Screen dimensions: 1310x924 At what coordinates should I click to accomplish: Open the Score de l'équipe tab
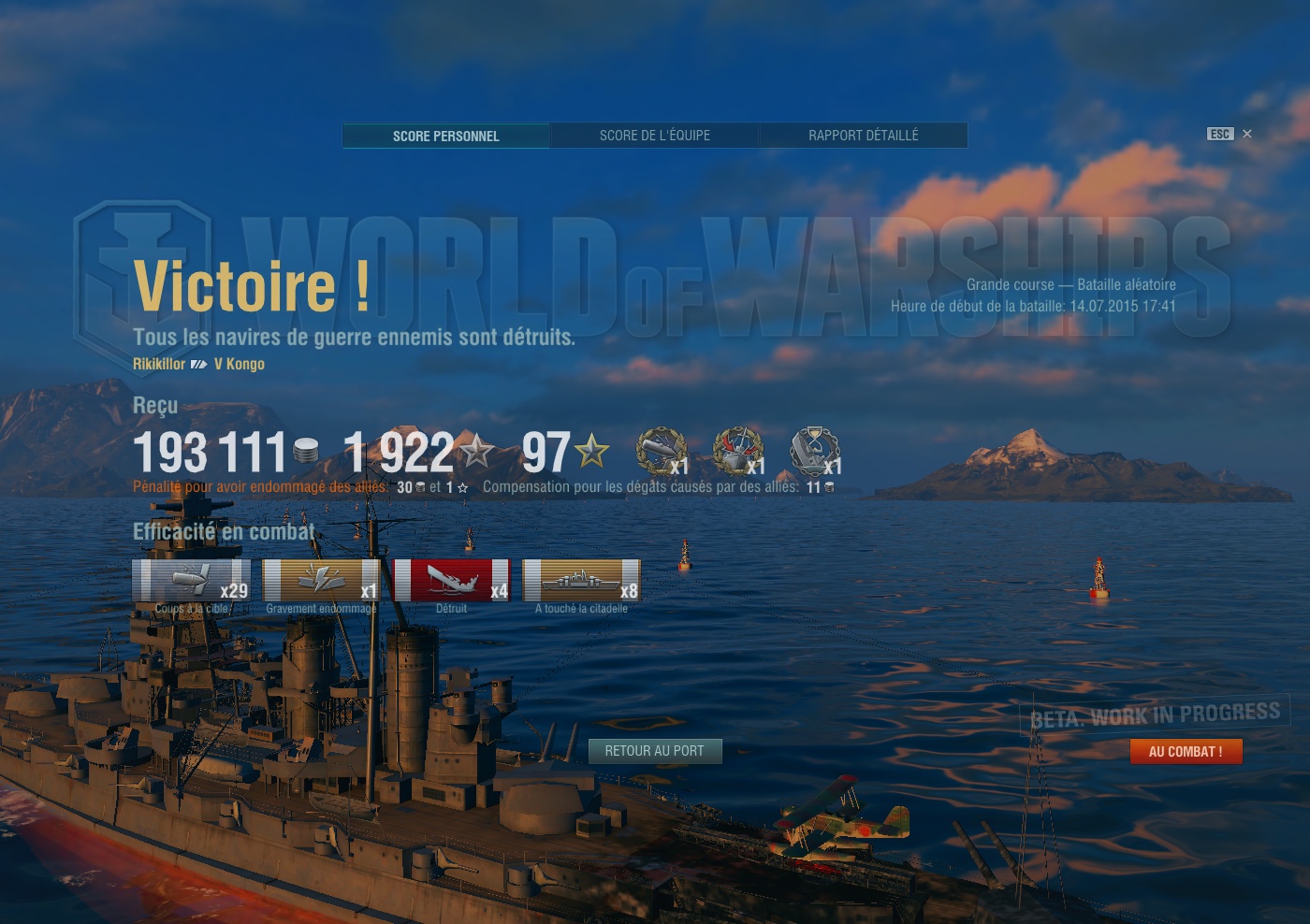[655, 136]
